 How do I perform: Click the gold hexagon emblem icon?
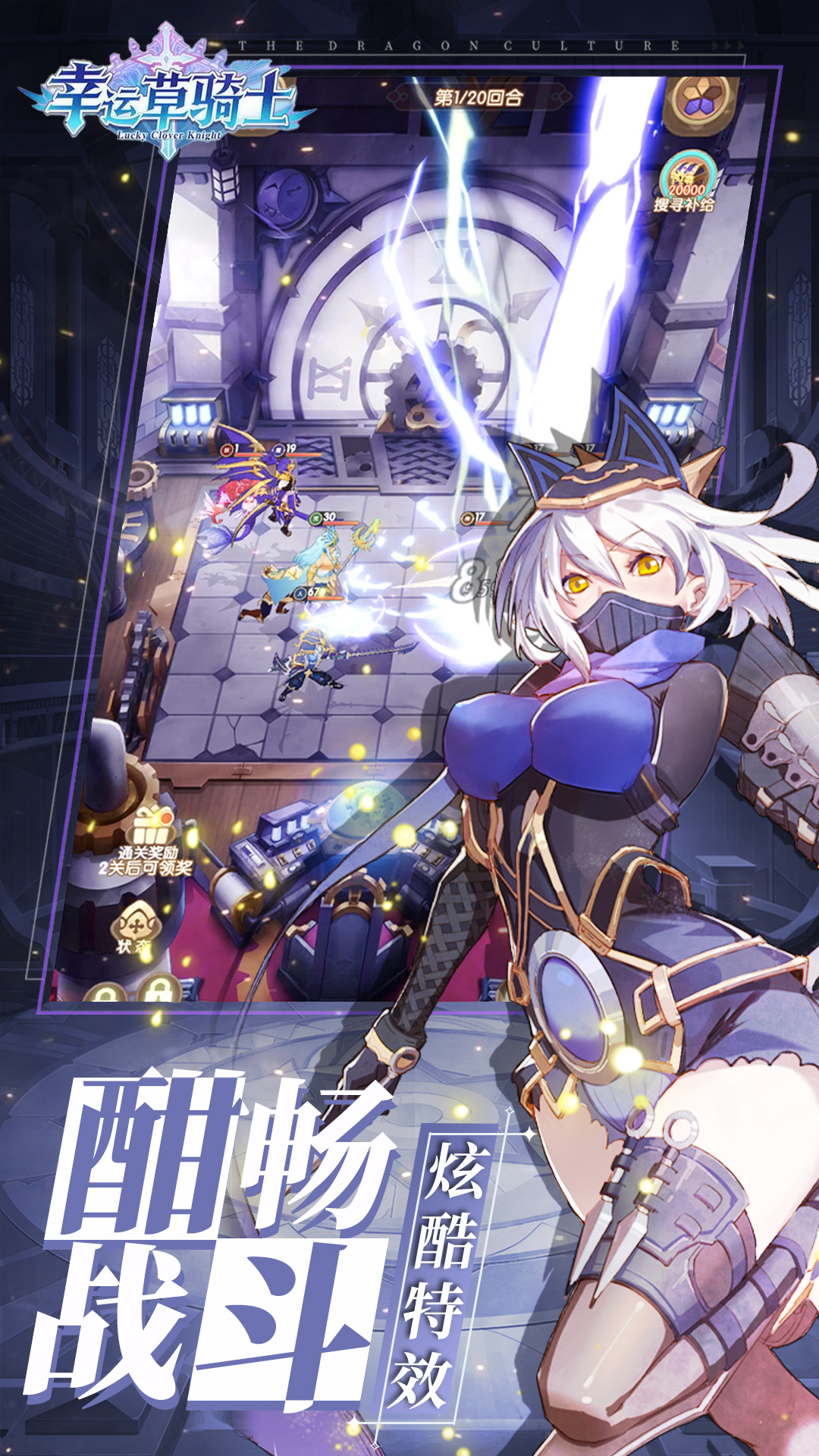(x=701, y=102)
